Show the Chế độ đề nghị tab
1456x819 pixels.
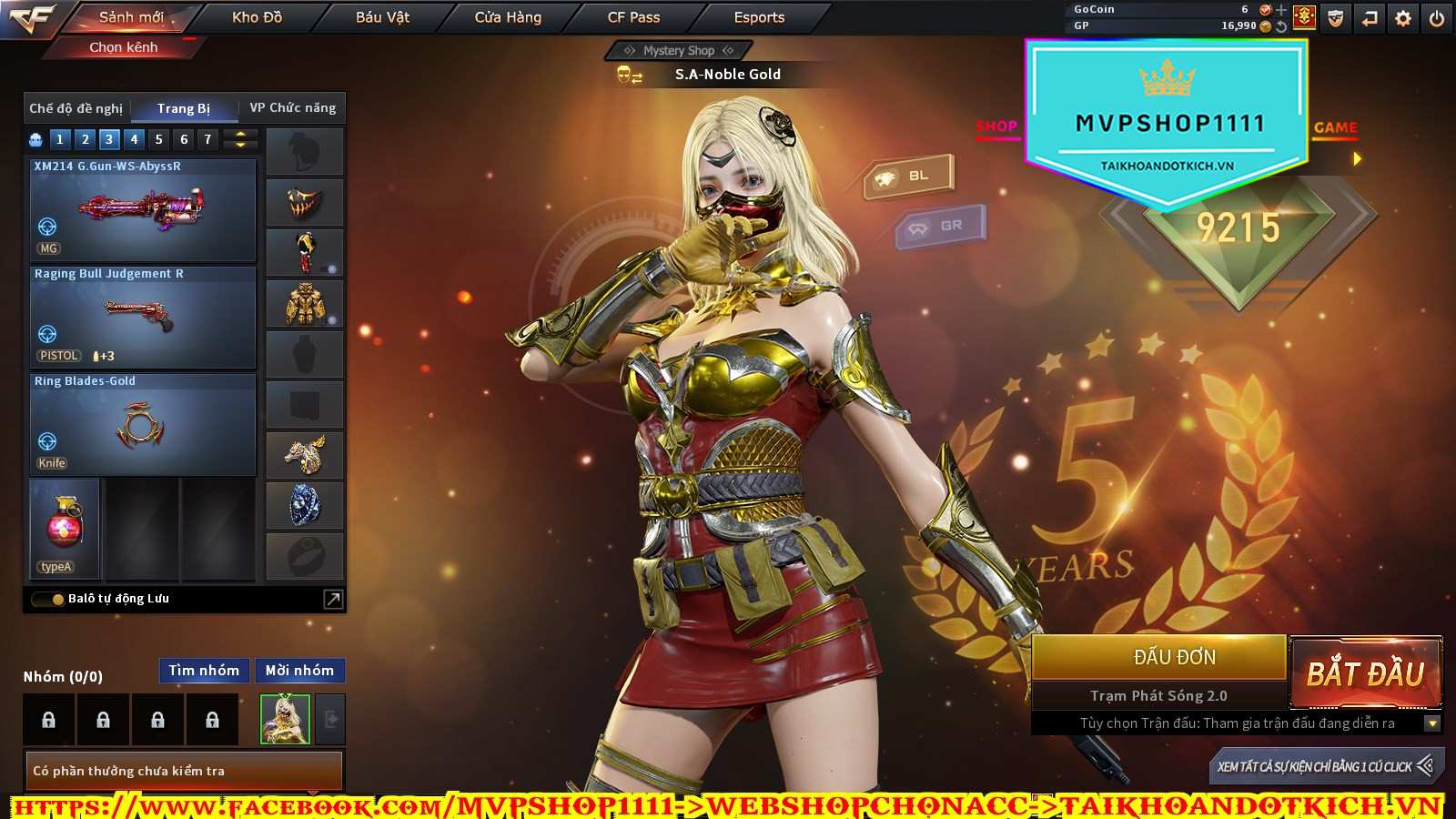[76, 108]
